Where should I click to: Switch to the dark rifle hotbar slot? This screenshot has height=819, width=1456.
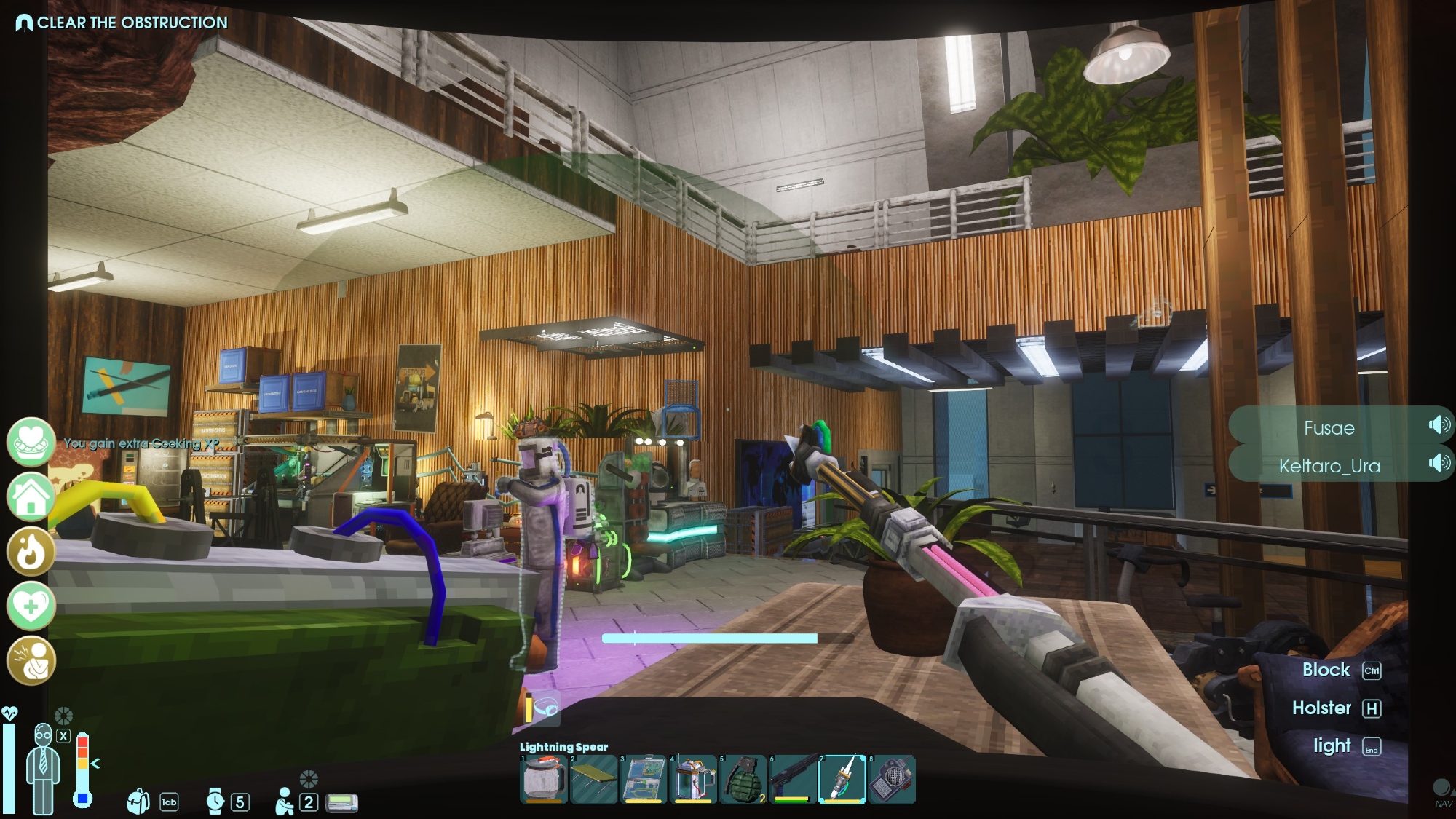point(792,779)
